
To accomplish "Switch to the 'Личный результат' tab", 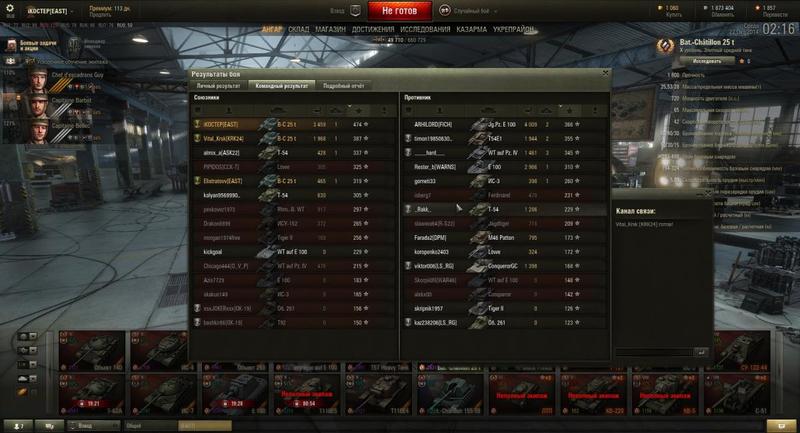I will click(218, 86).
